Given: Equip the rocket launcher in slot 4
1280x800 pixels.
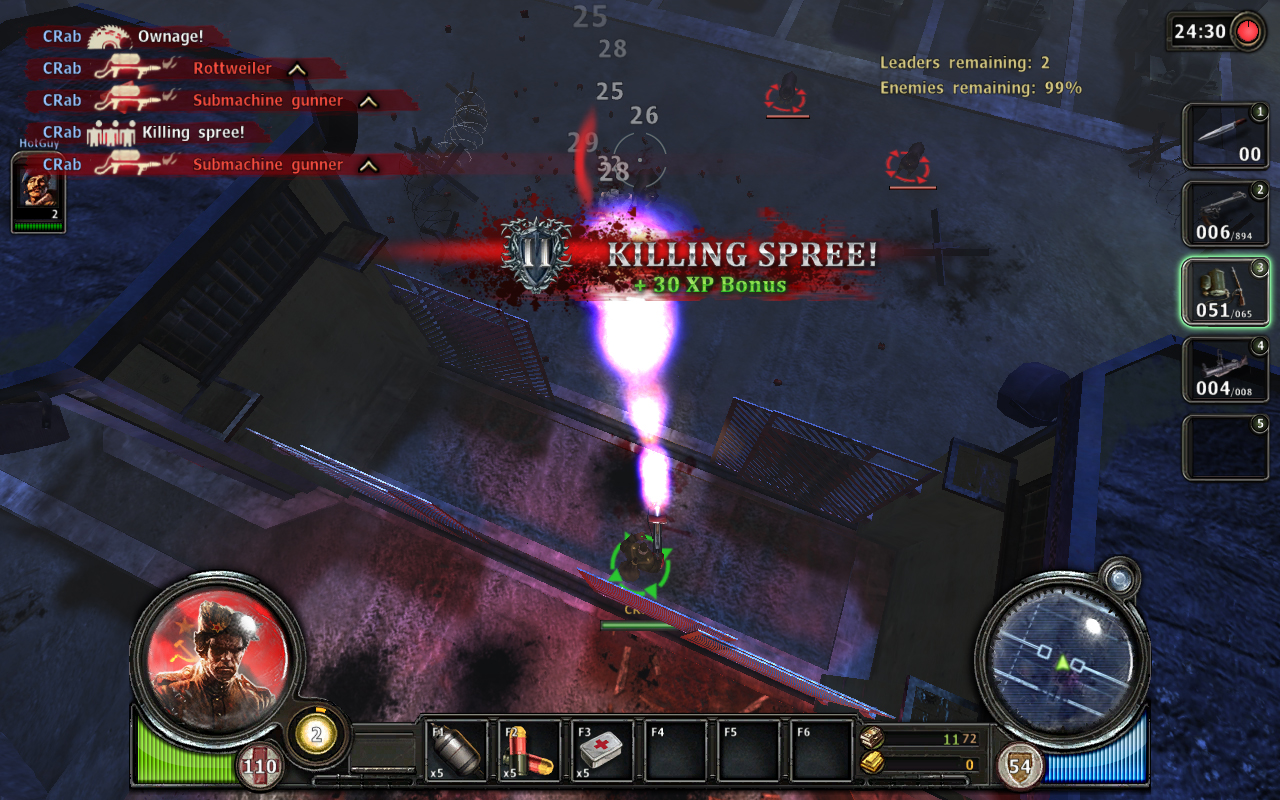Looking at the screenshot, I should coord(1226,370).
